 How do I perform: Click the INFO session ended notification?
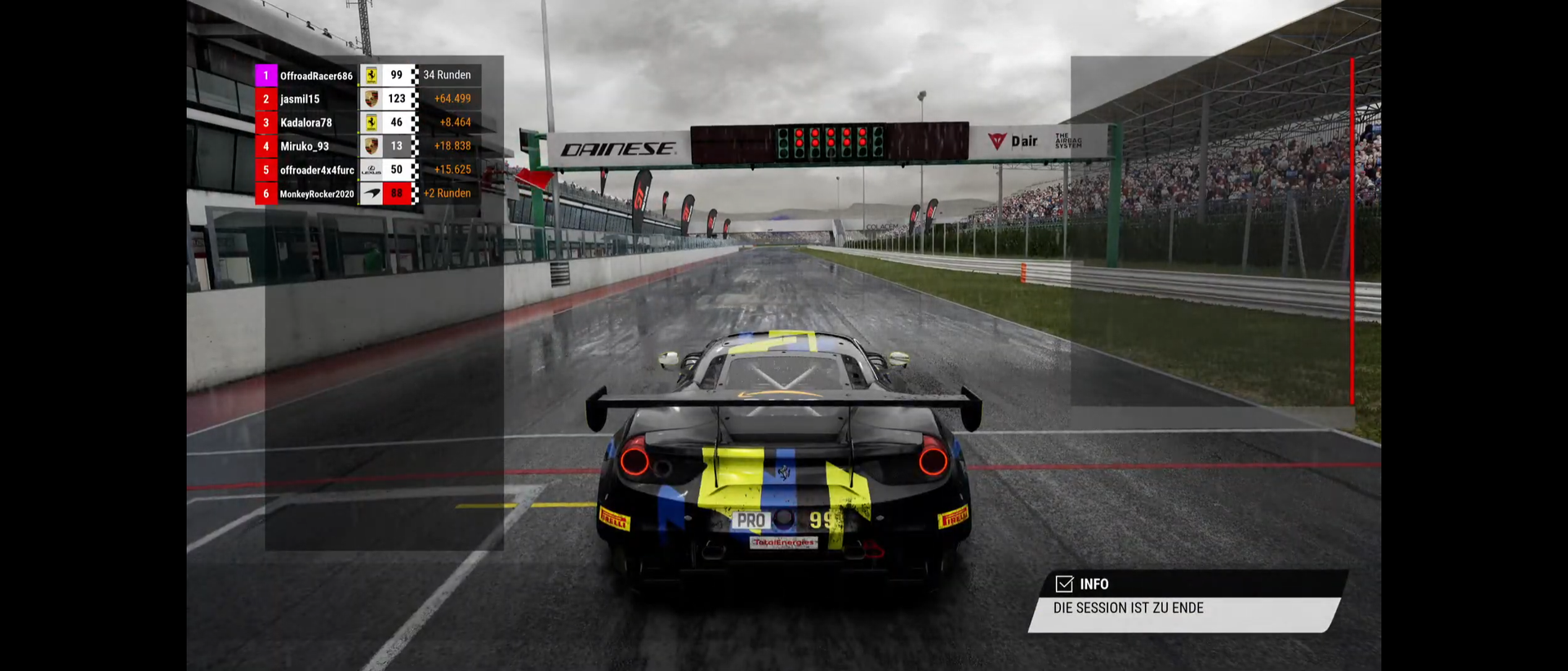[1184, 602]
